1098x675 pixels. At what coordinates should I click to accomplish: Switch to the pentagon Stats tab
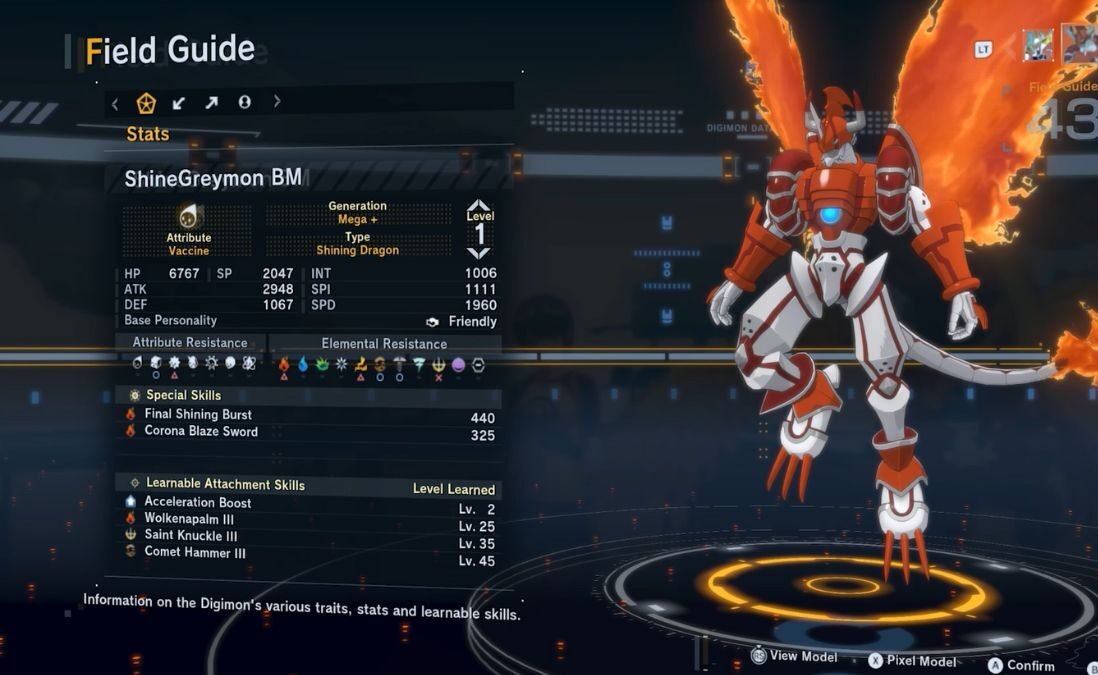[146, 102]
